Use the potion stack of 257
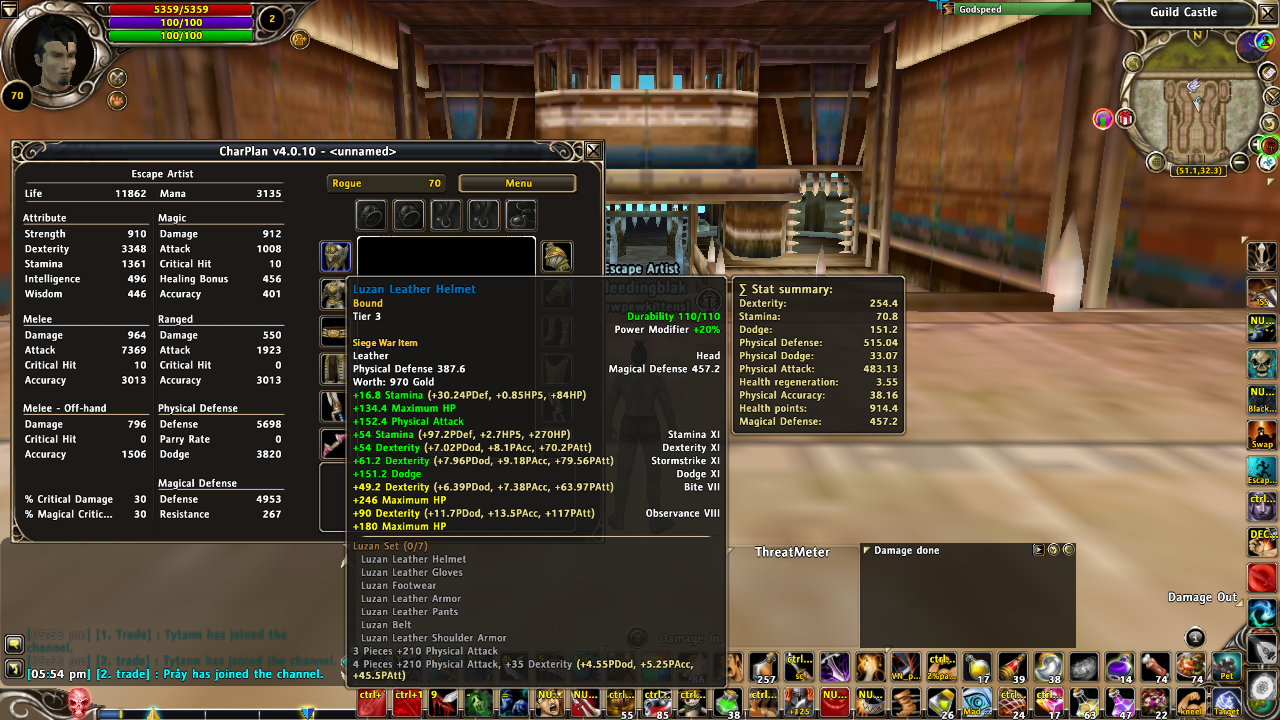This screenshot has height=720, width=1280. coord(765,667)
